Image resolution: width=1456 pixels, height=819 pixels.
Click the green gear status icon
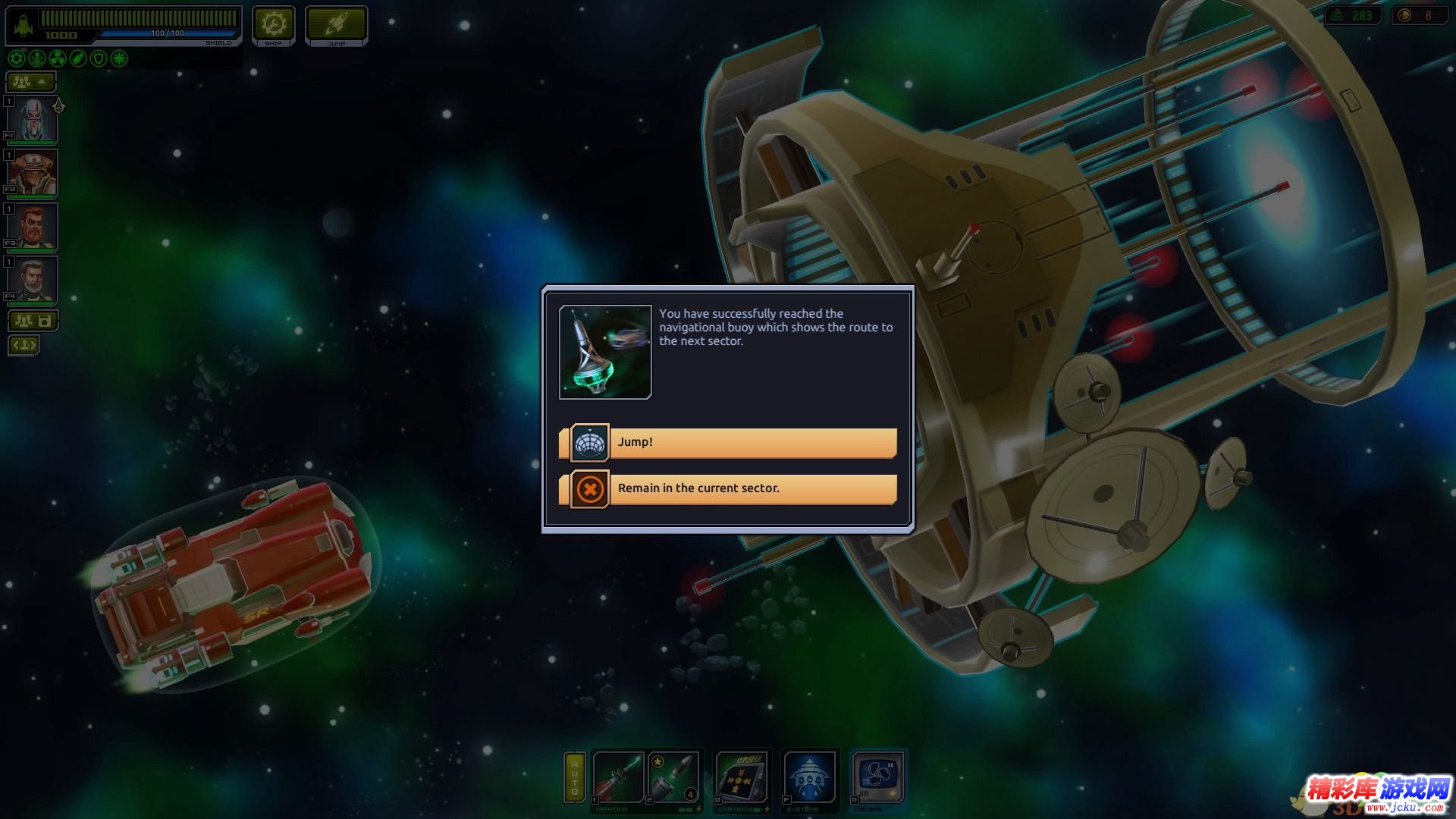pyautogui.click(x=16, y=58)
